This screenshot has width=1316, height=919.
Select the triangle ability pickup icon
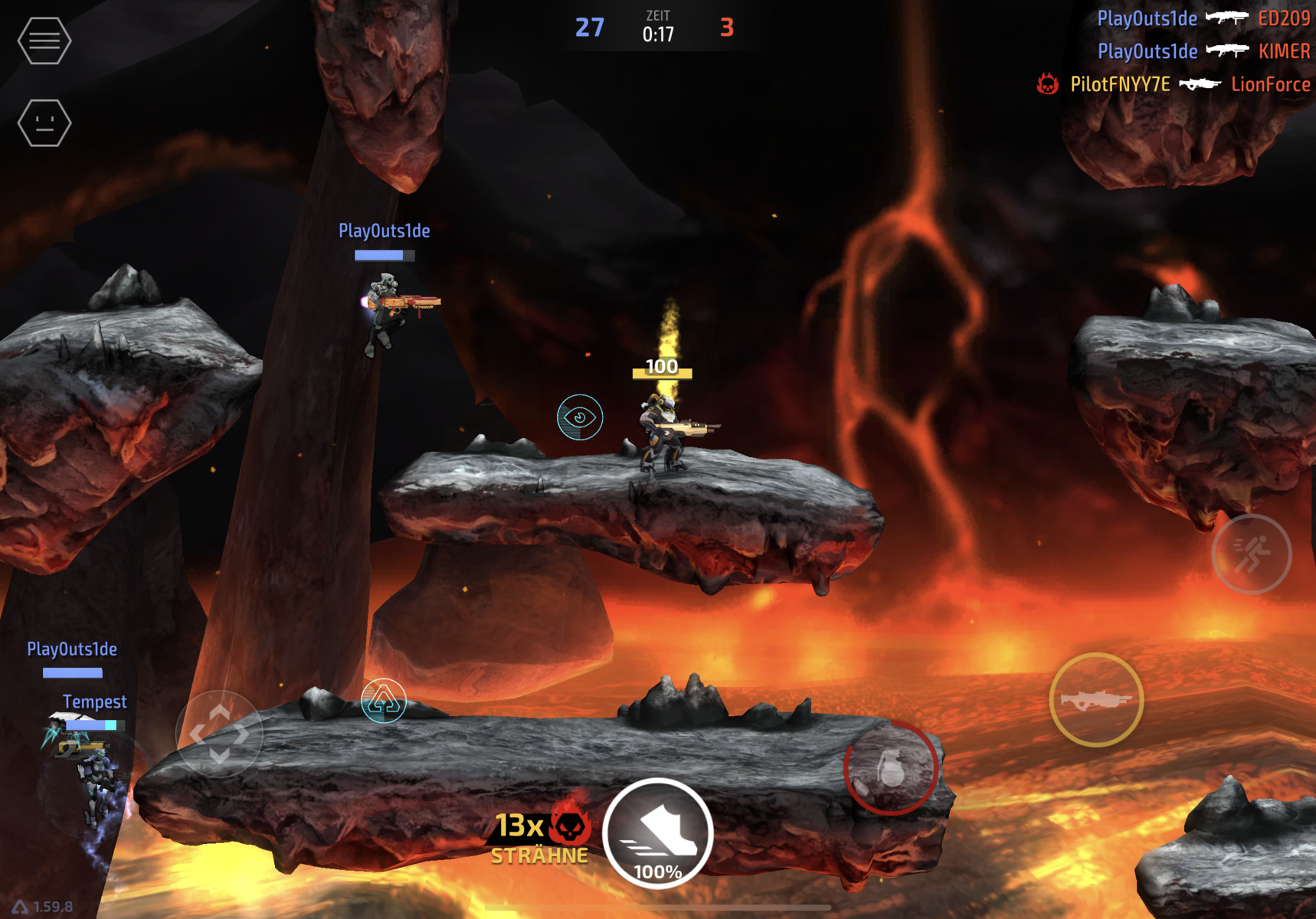click(x=383, y=700)
